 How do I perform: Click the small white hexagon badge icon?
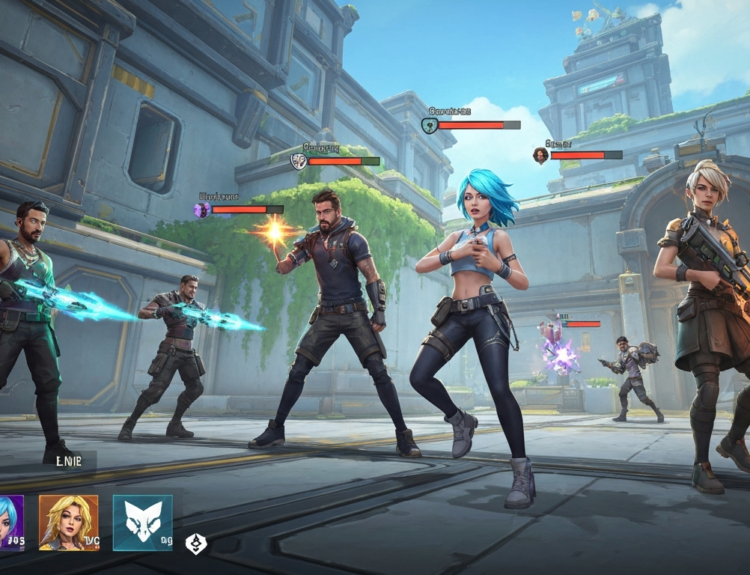pyautogui.click(x=196, y=544)
